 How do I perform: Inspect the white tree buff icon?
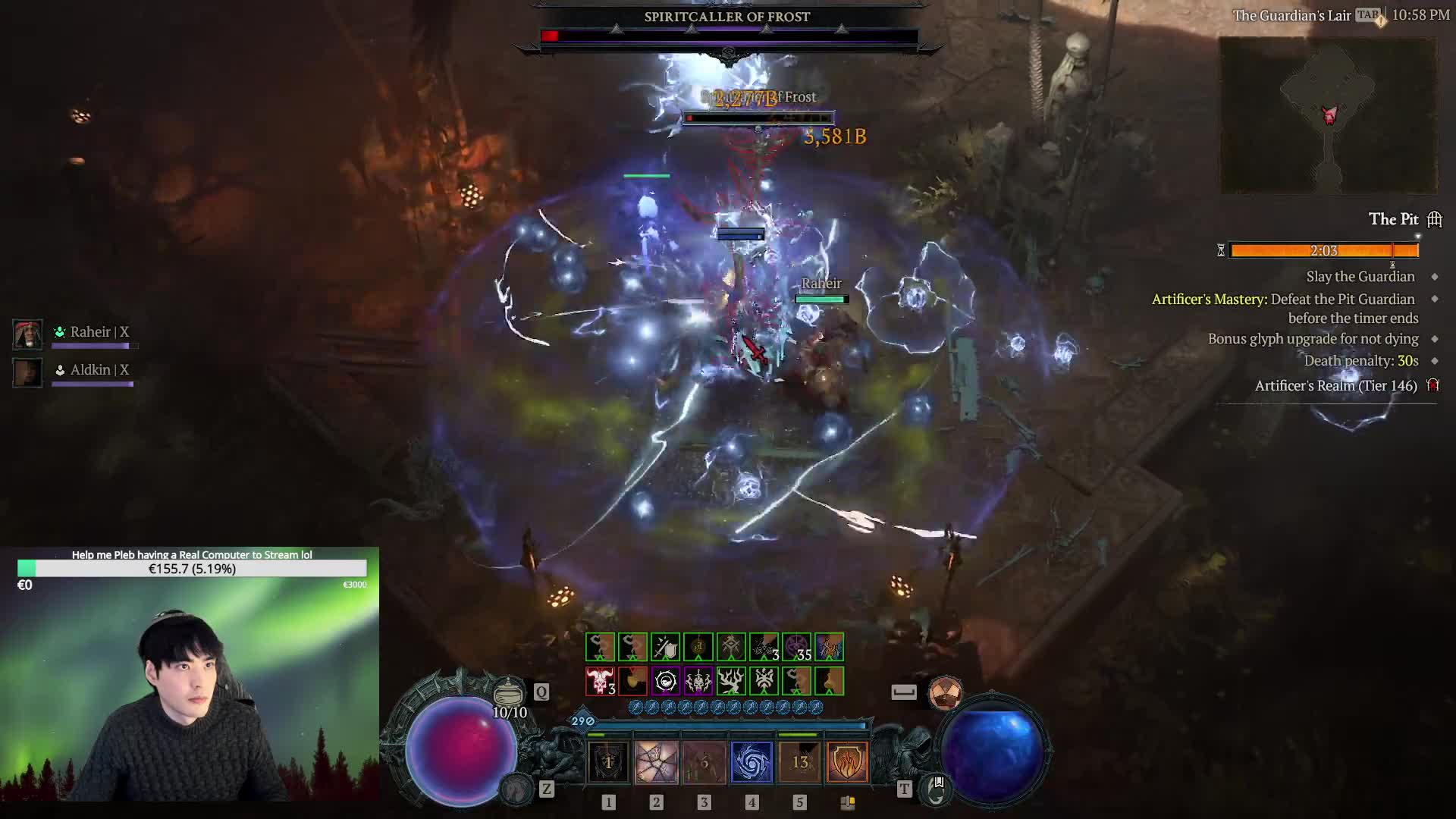click(x=731, y=681)
